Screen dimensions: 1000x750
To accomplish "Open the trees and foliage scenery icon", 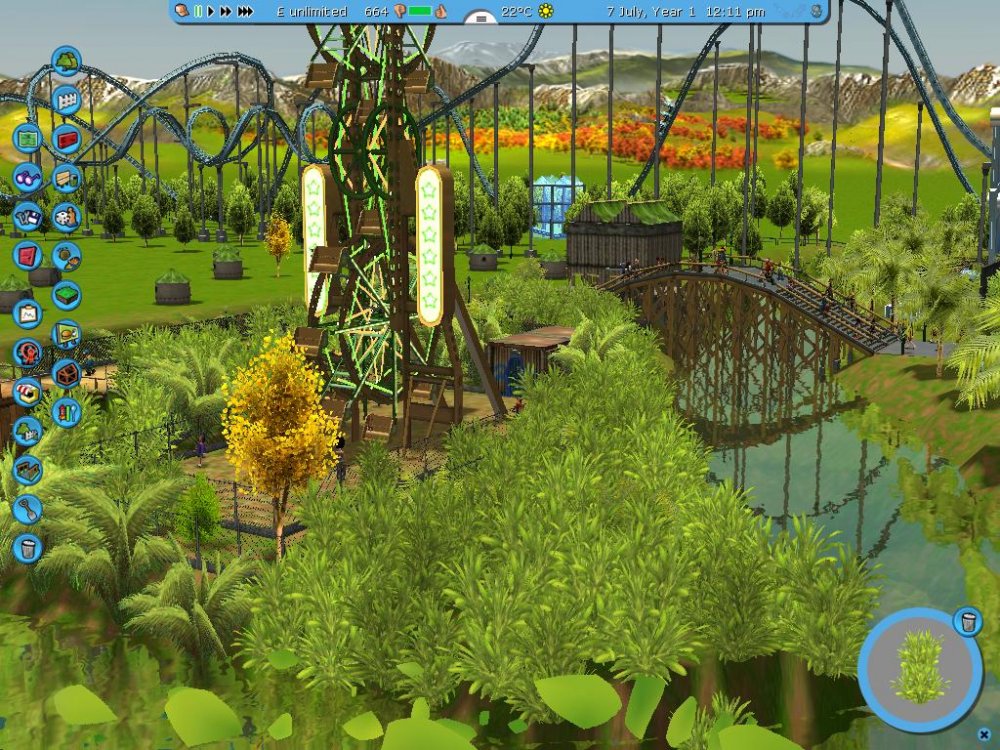I will 66,62.
